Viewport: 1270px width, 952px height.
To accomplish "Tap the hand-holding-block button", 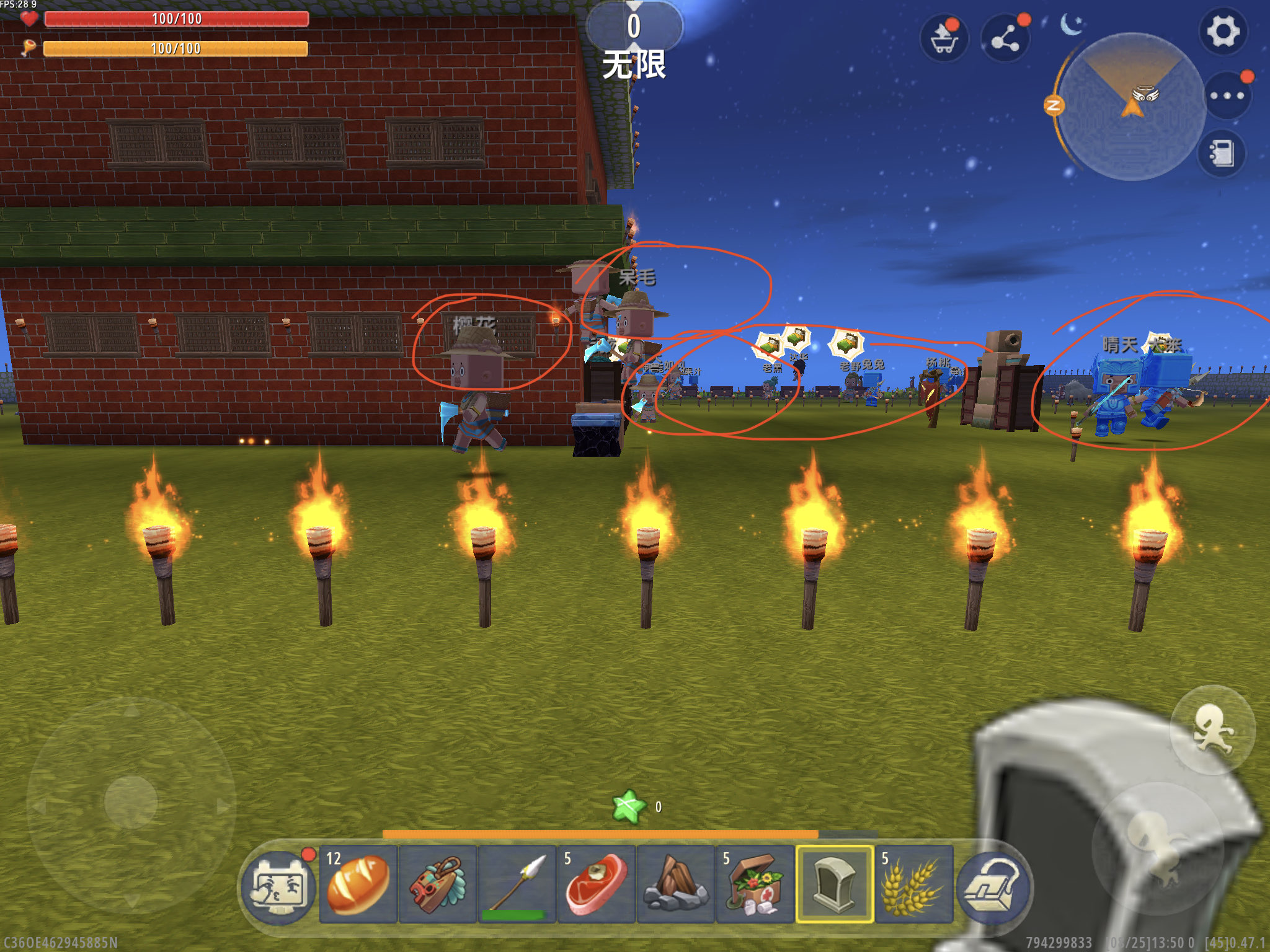I will [x=993, y=888].
